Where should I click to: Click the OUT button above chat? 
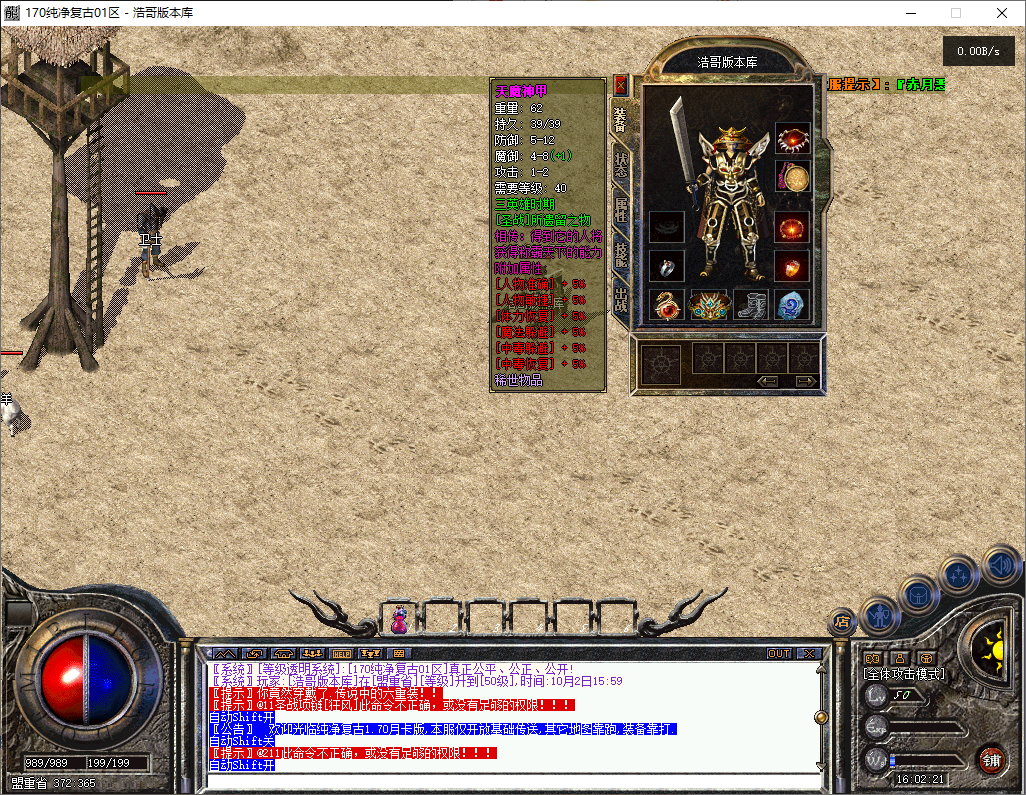(x=779, y=654)
